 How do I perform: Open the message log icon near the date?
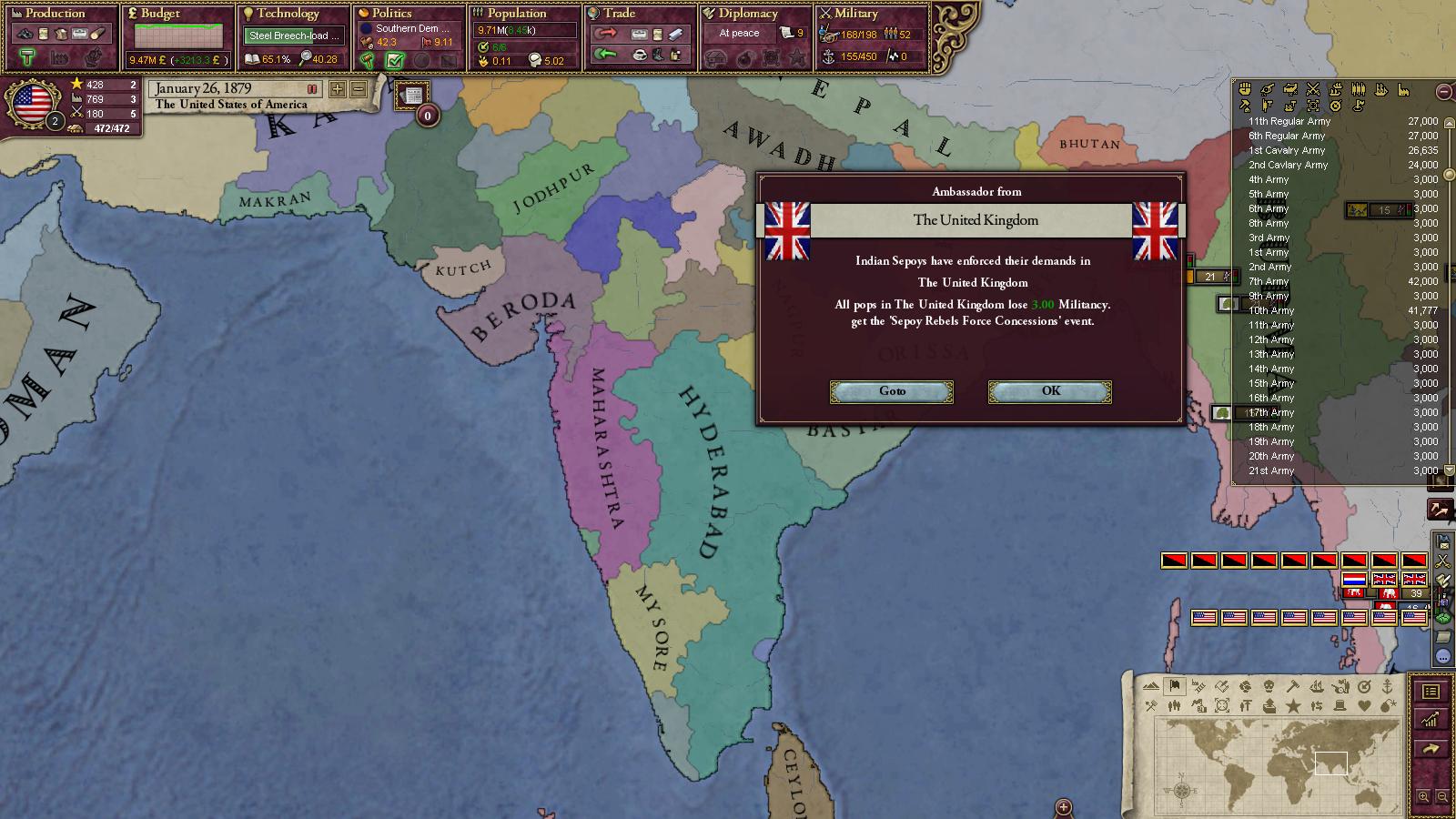click(x=413, y=96)
